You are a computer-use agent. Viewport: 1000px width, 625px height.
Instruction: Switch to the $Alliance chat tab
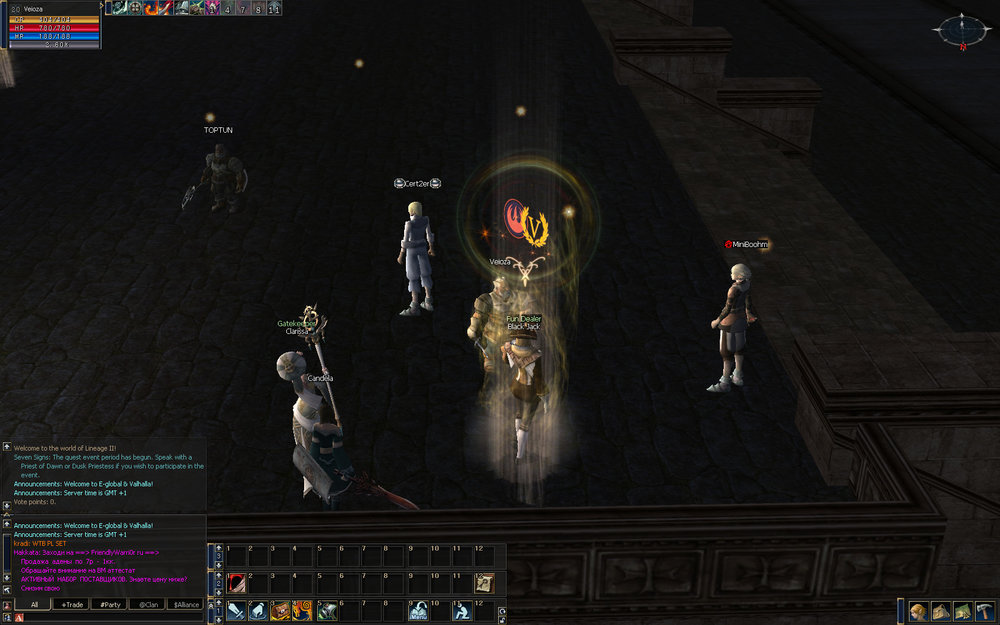[185, 604]
